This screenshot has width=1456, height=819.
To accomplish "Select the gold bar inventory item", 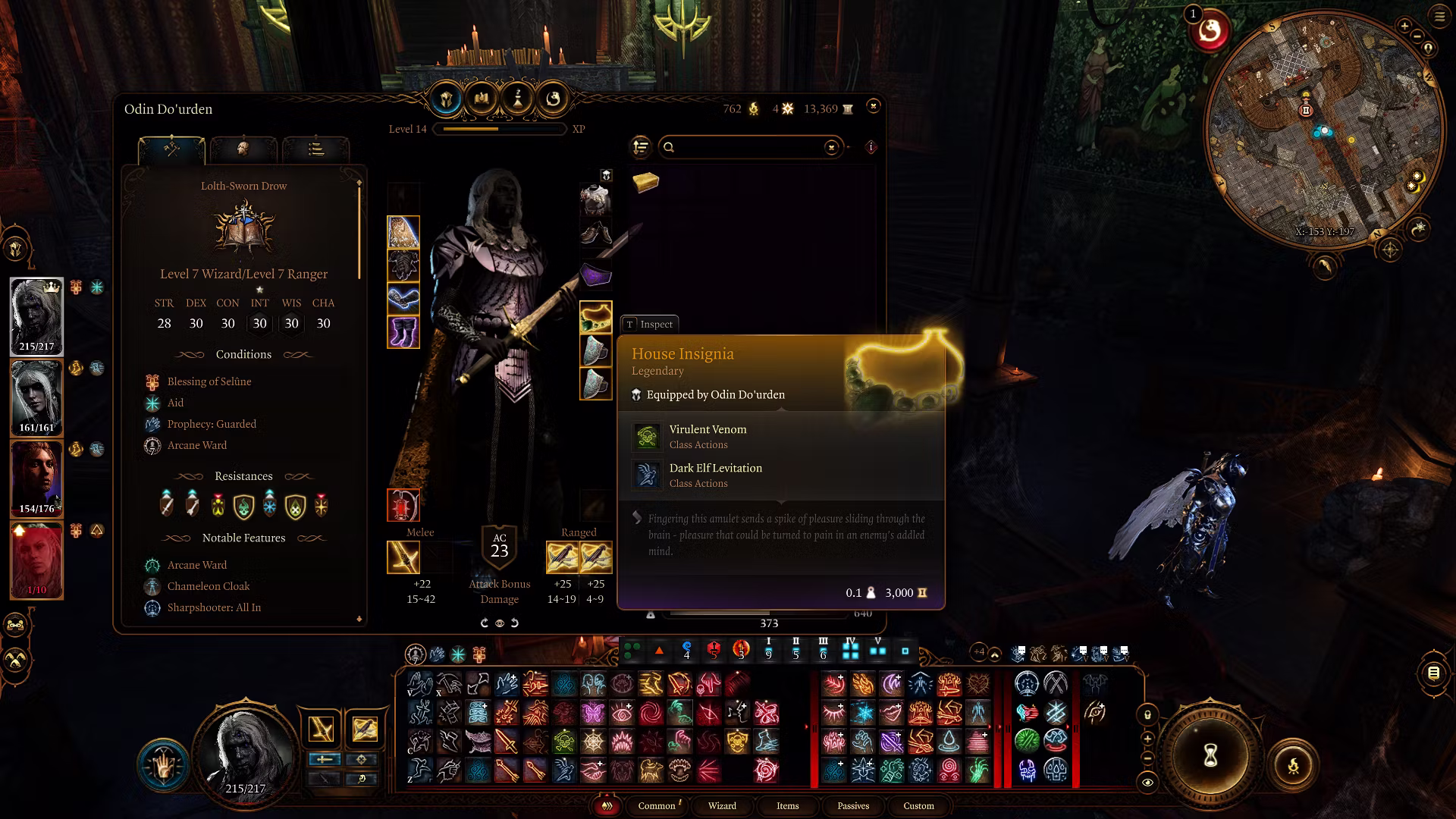I will pyautogui.click(x=645, y=181).
